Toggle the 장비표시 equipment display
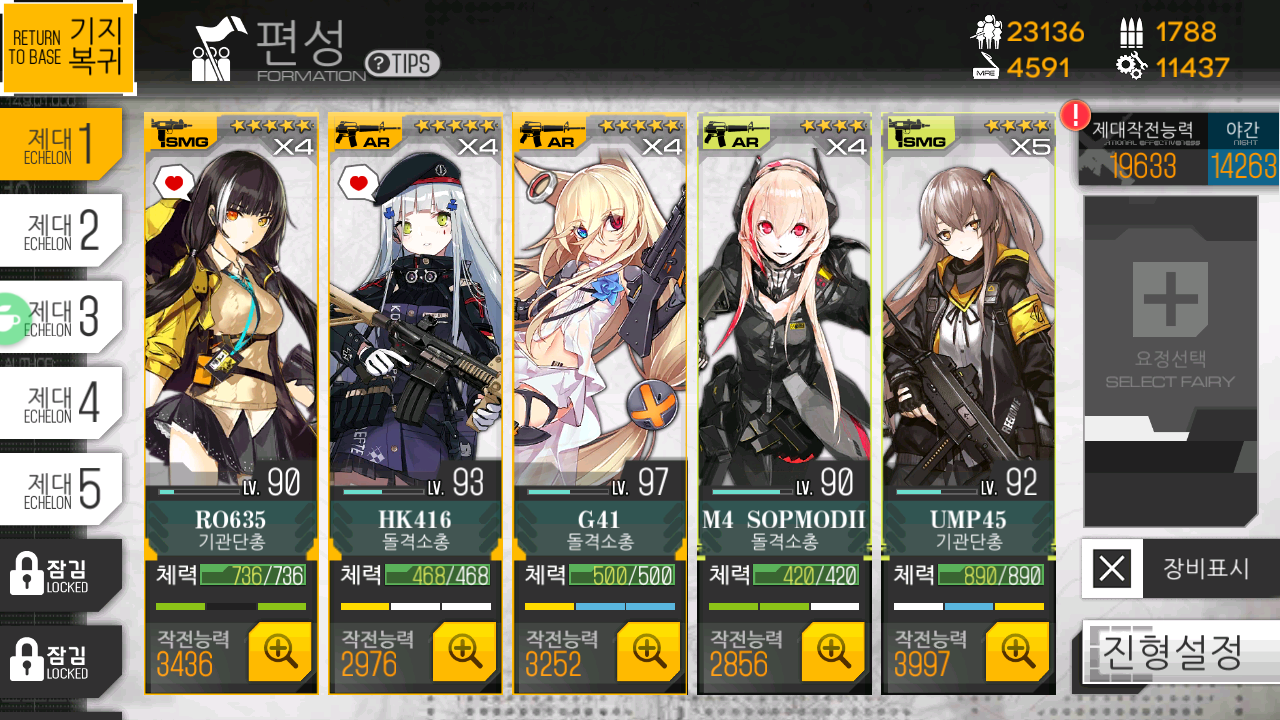The image size is (1280, 720). [x=1180, y=569]
